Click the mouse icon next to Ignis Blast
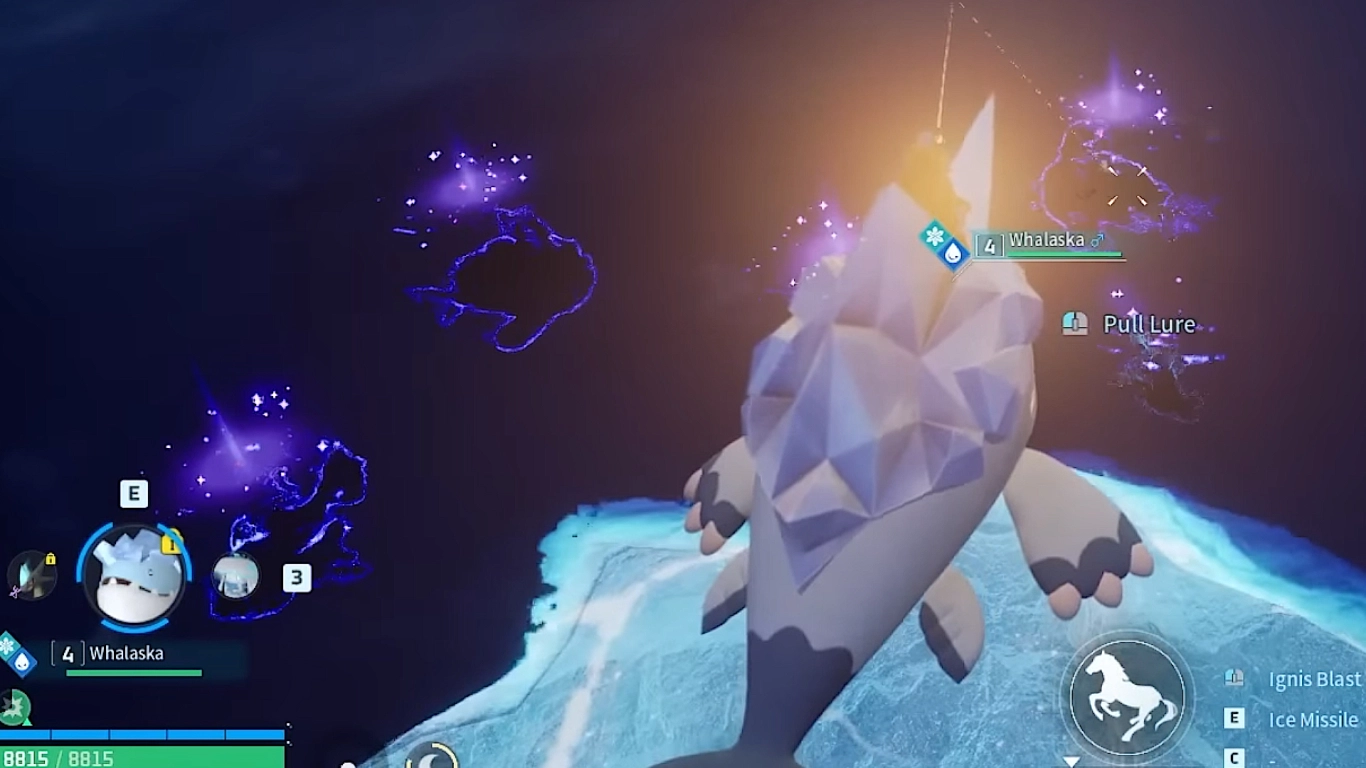The image size is (1366, 768). [1234, 678]
